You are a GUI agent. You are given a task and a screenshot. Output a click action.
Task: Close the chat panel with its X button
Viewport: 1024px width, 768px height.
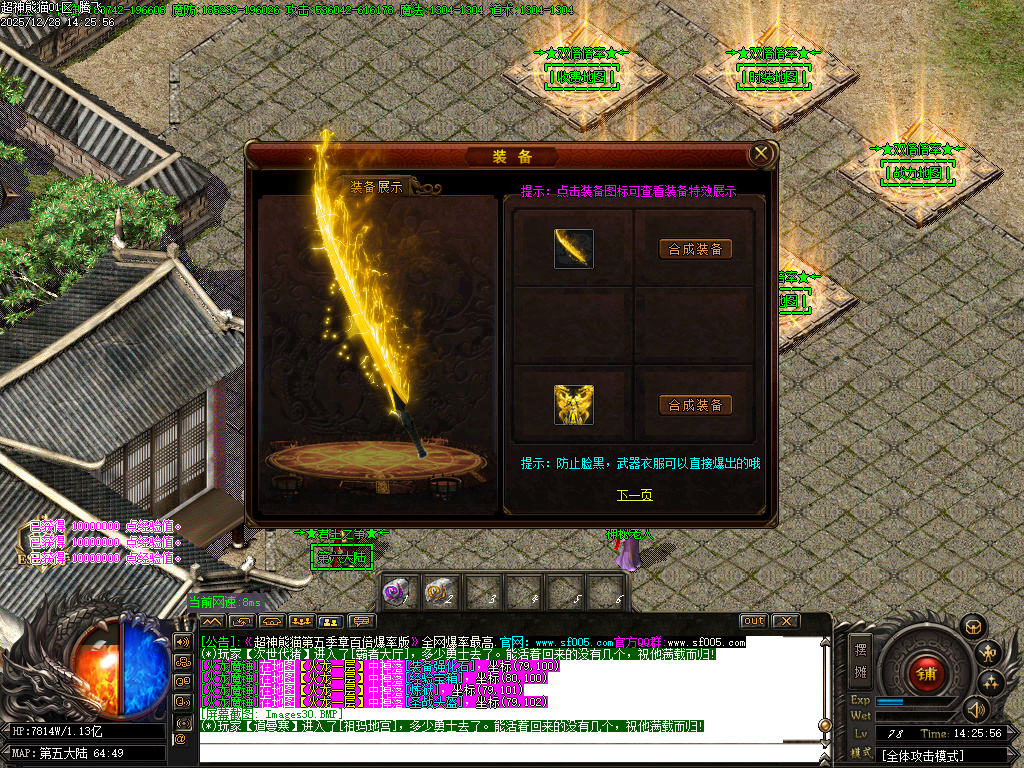pyautogui.click(x=786, y=621)
